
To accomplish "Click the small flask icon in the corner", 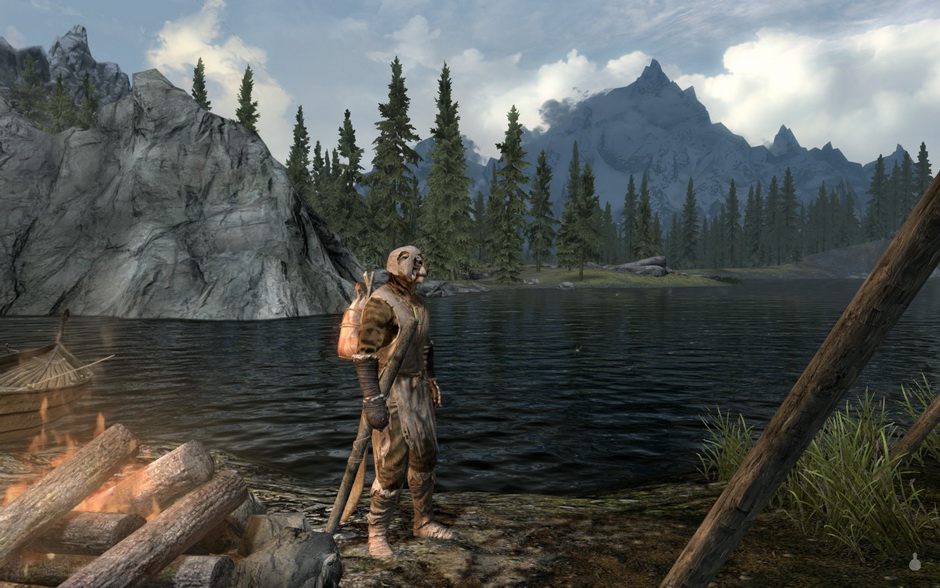I will pos(914,563).
